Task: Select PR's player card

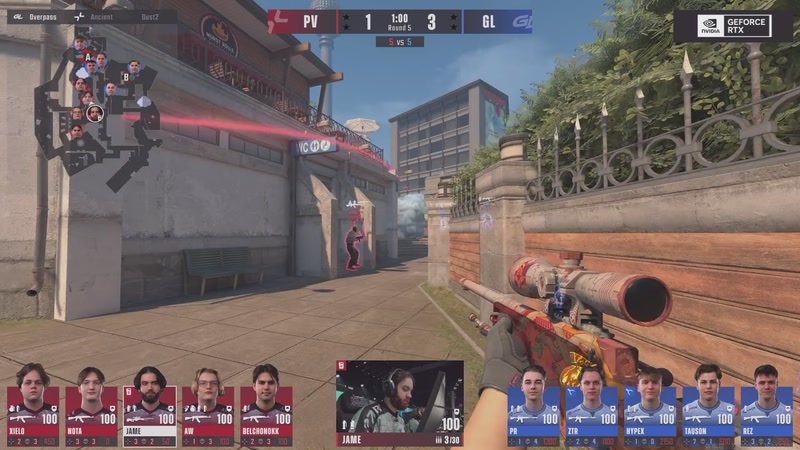Action: coord(533,403)
